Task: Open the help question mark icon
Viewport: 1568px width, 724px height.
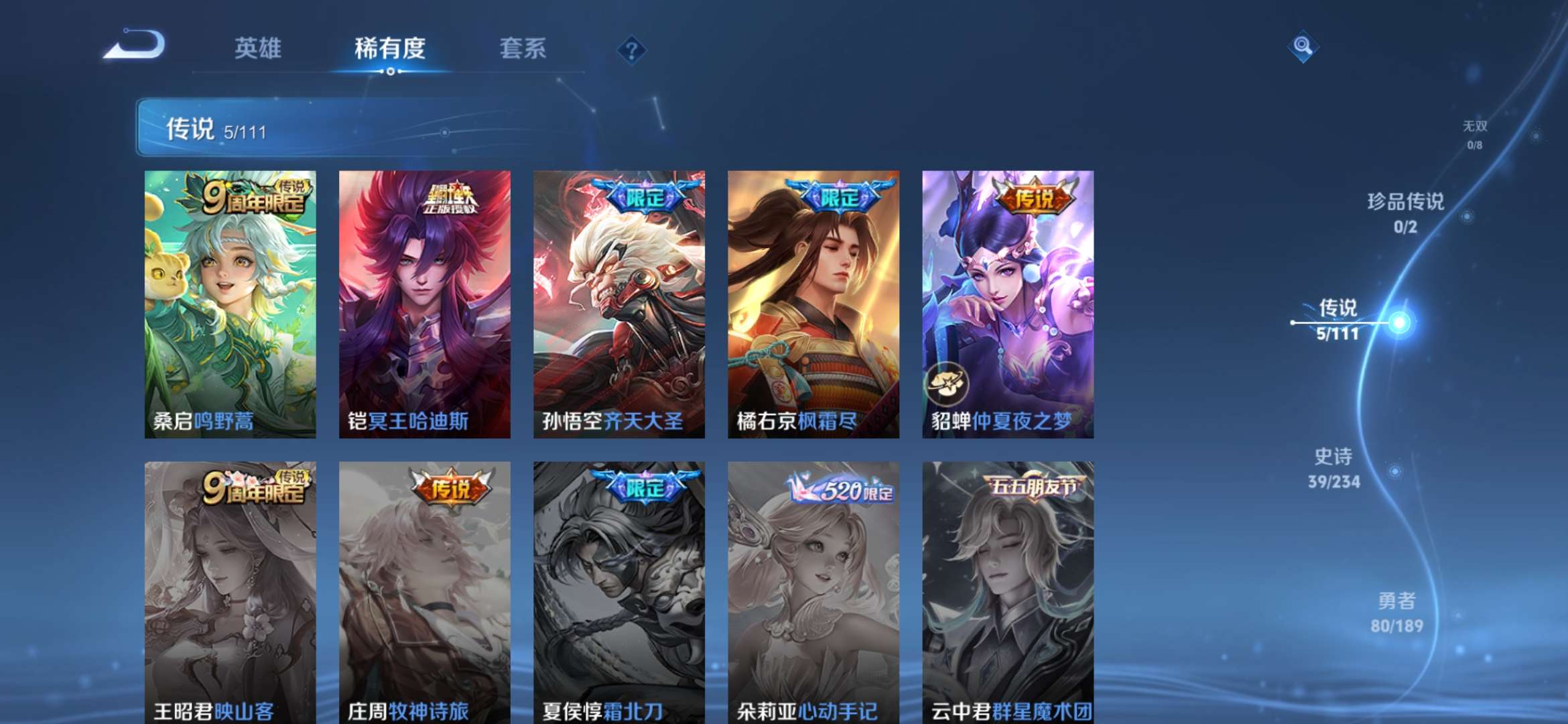Action: point(631,49)
